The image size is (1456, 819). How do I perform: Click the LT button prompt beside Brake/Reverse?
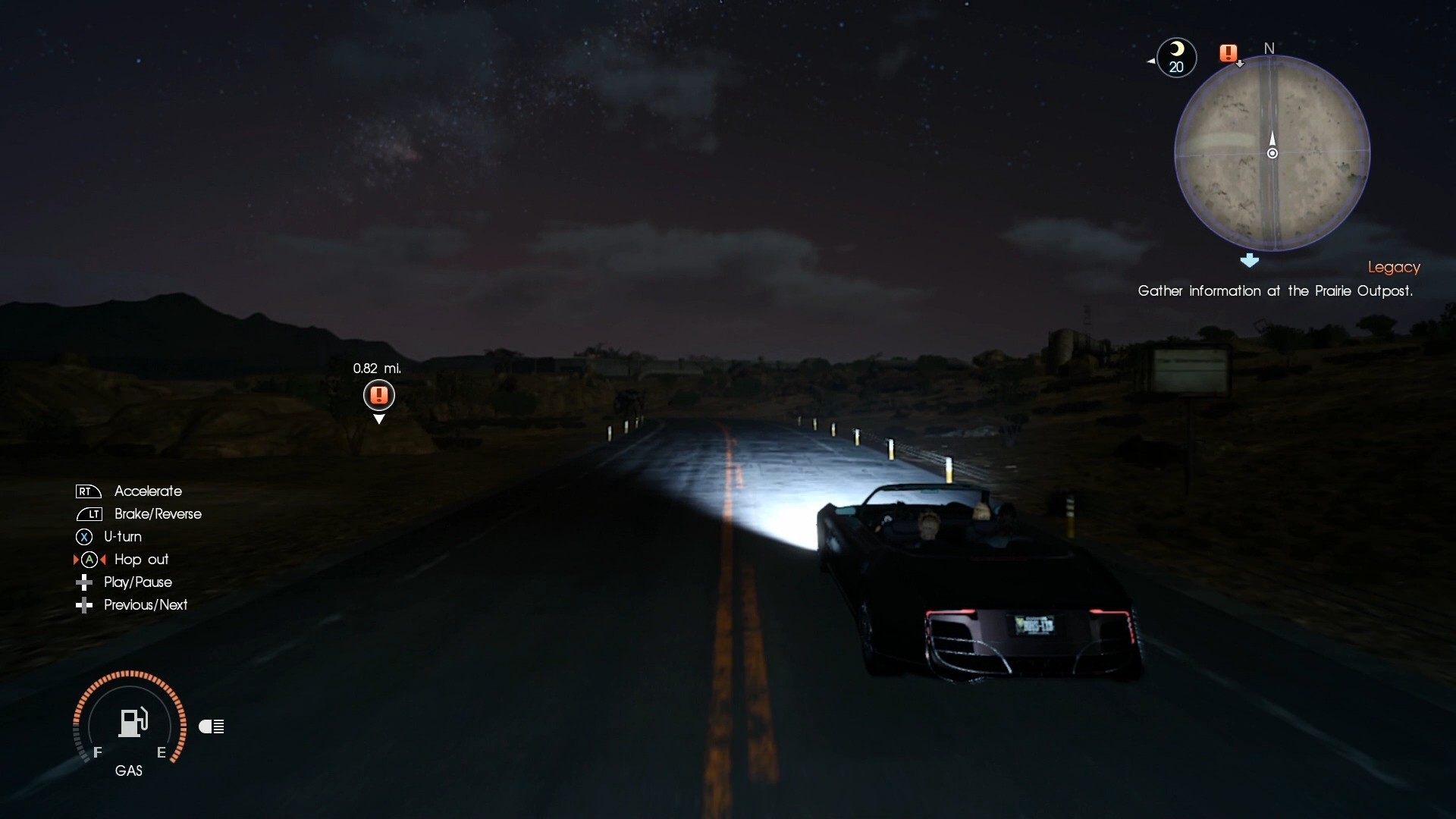coord(88,513)
